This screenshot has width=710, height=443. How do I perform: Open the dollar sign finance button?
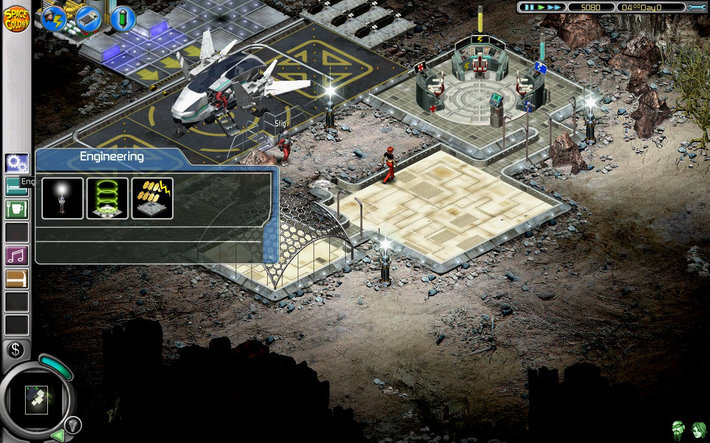click(x=14, y=349)
